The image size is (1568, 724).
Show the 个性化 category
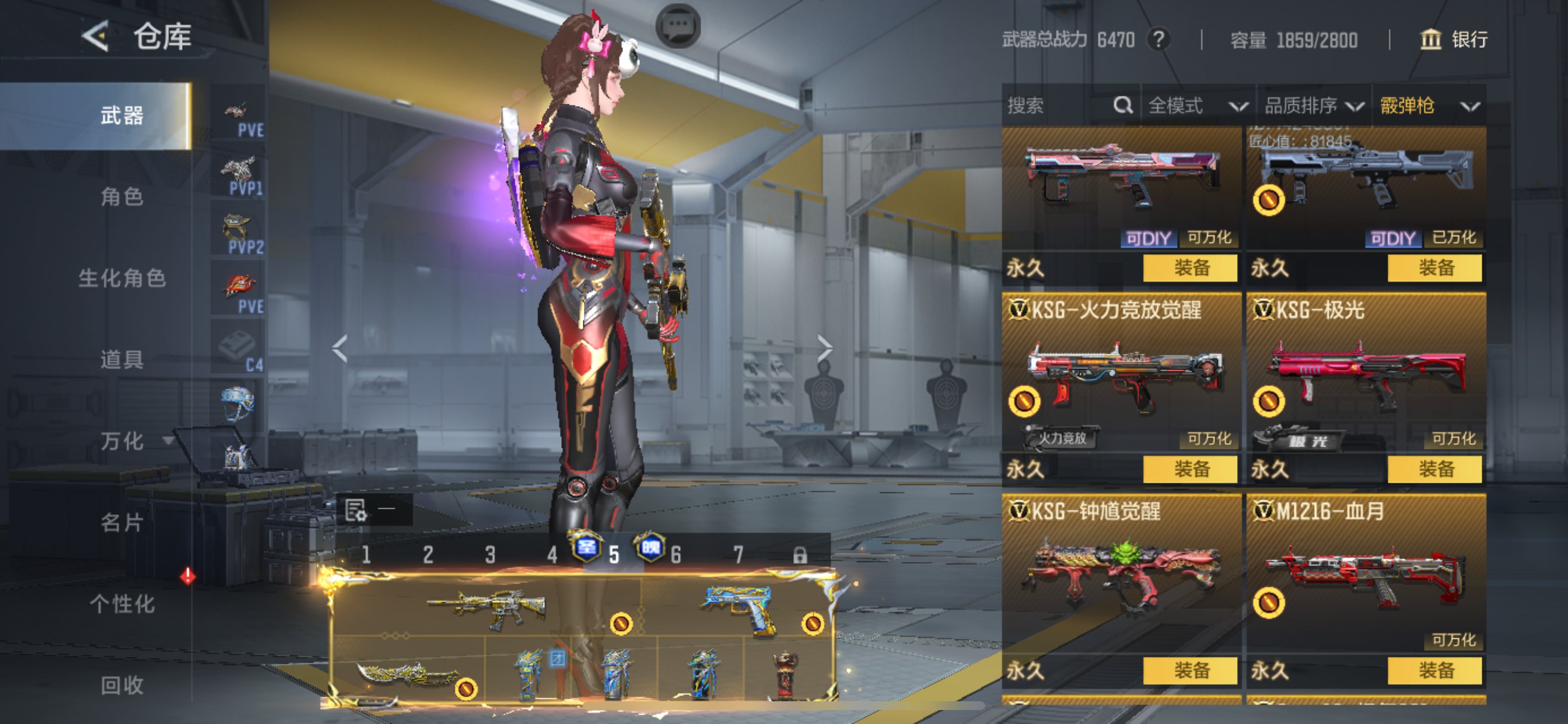tap(122, 604)
